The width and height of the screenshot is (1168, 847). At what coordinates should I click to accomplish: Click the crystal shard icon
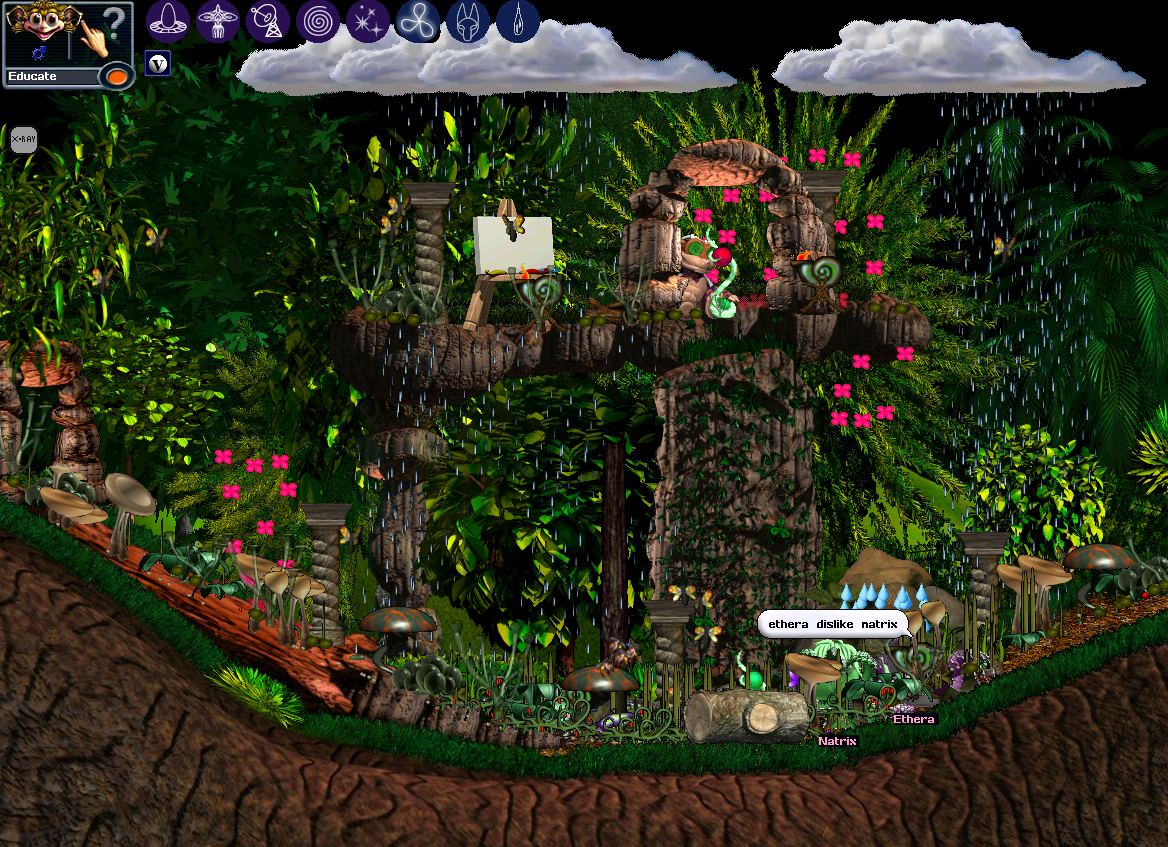517,20
